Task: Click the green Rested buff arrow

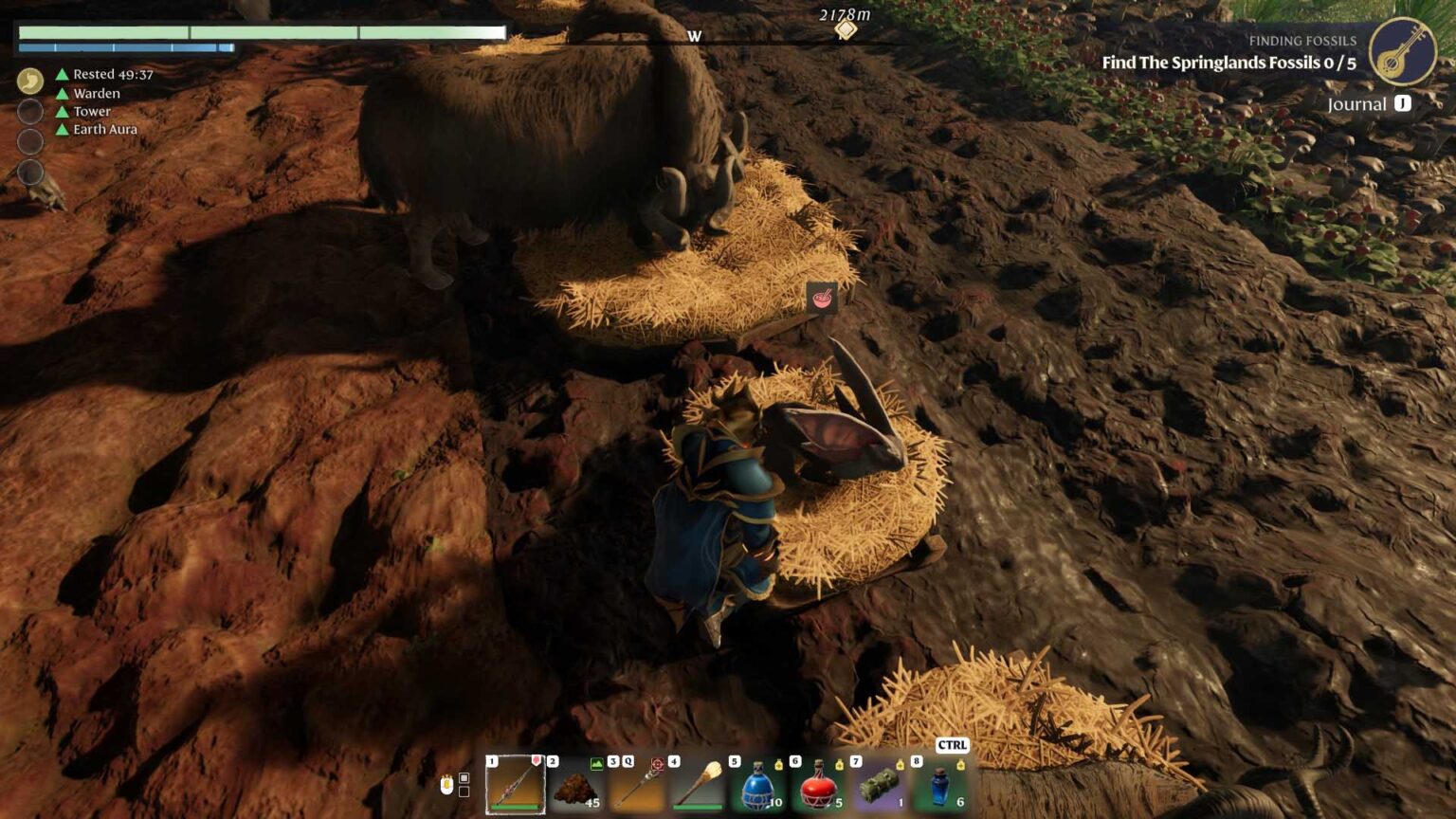Action: pos(62,74)
